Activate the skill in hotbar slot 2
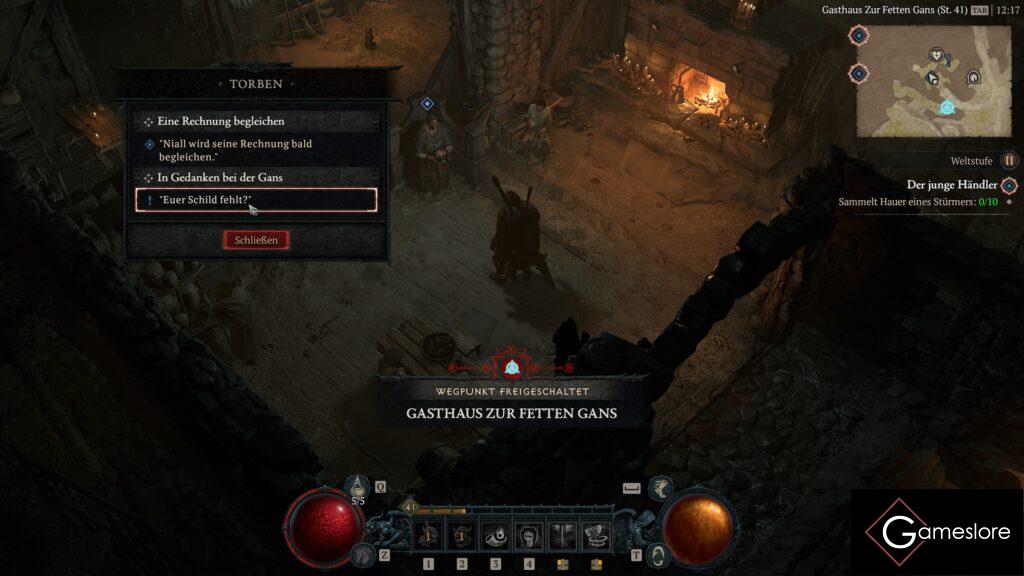 click(462, 536)
